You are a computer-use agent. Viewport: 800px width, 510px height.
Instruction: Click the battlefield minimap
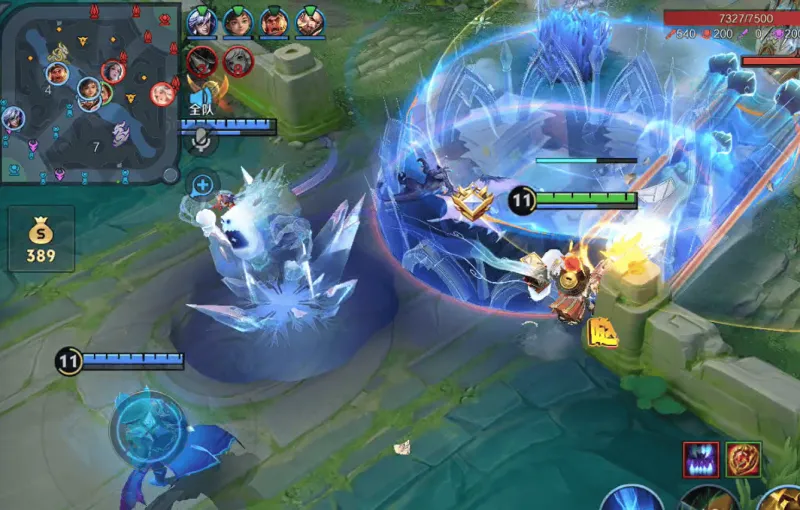[x=90, y=92]
